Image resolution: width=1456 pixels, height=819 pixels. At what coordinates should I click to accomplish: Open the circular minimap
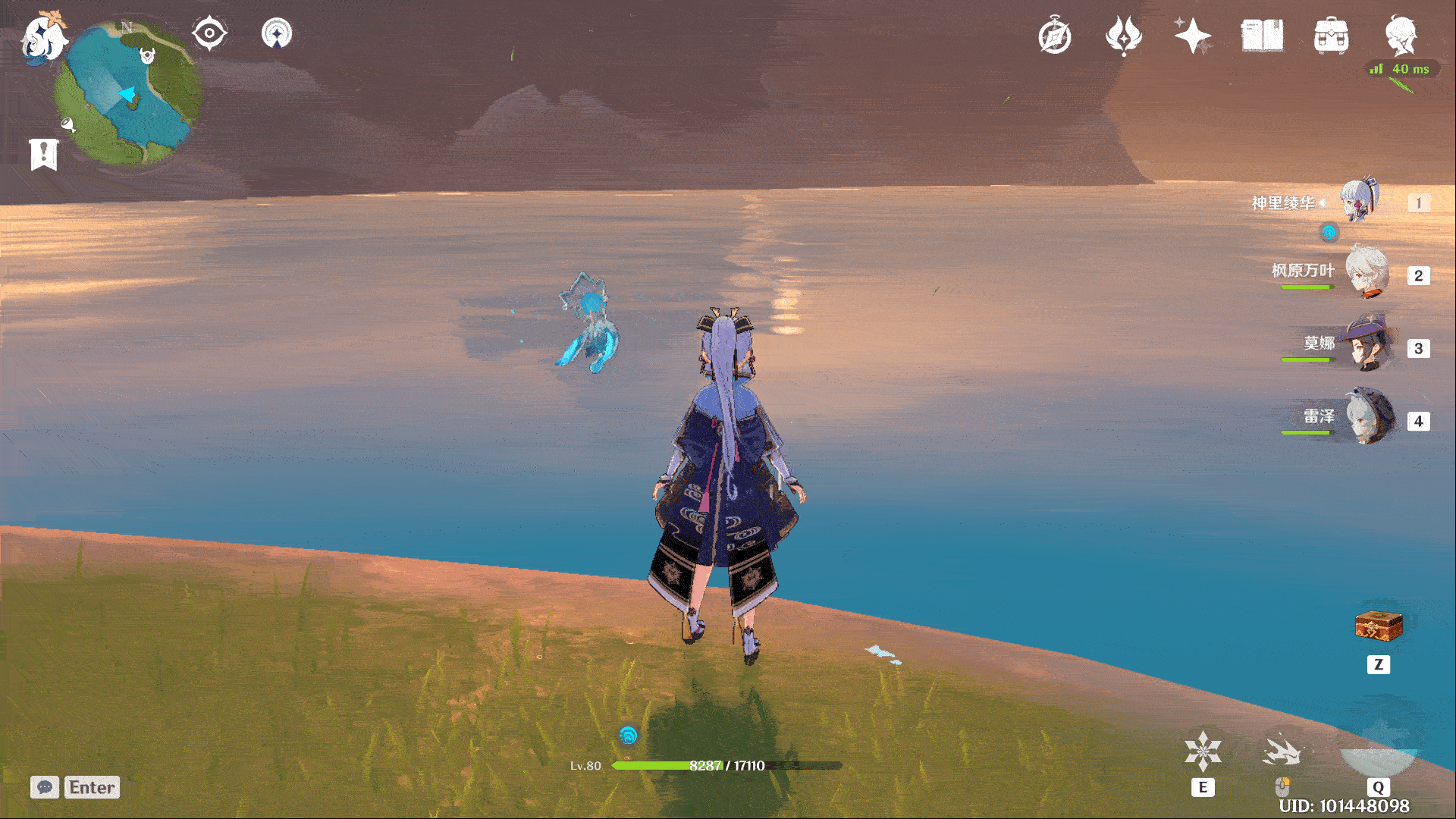pos(127,94)
